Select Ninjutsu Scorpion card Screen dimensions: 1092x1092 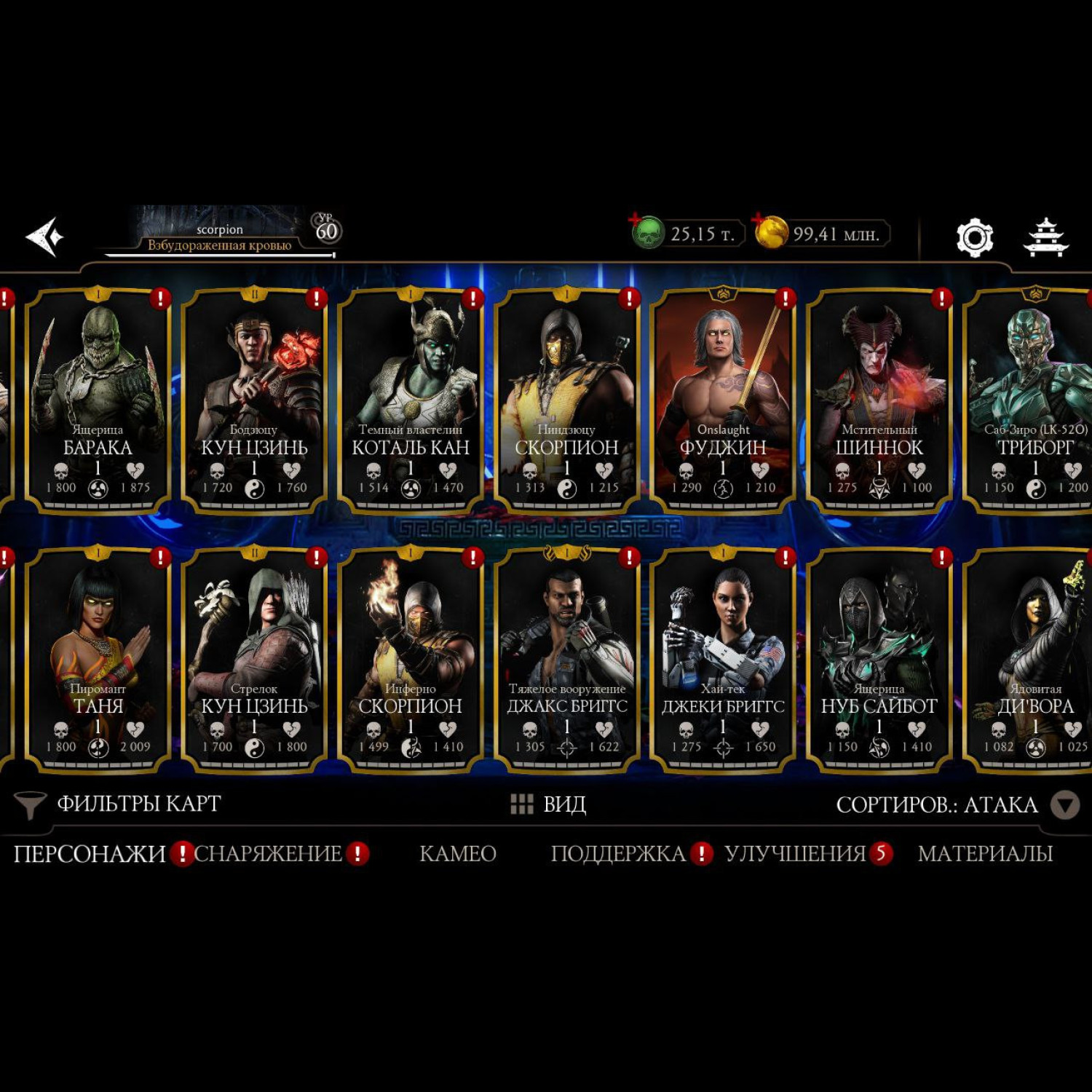[567, 400]
